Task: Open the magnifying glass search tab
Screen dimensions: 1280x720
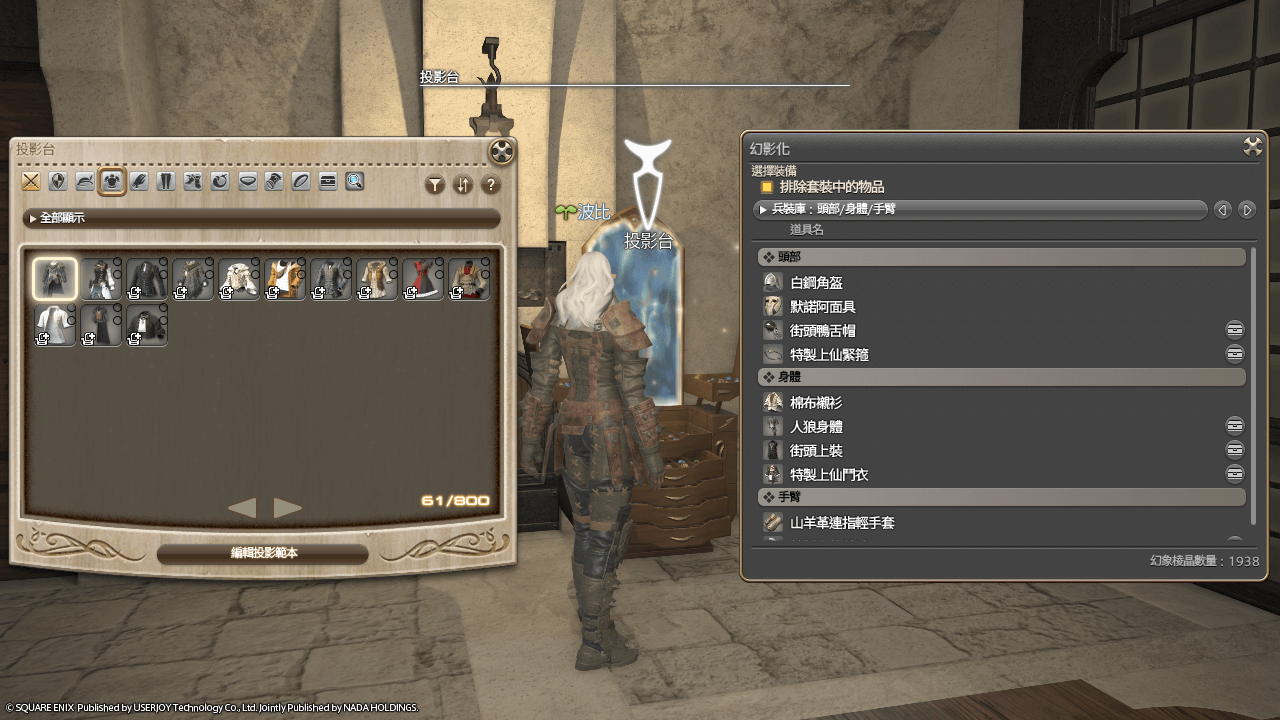Action: click(355, 181)
